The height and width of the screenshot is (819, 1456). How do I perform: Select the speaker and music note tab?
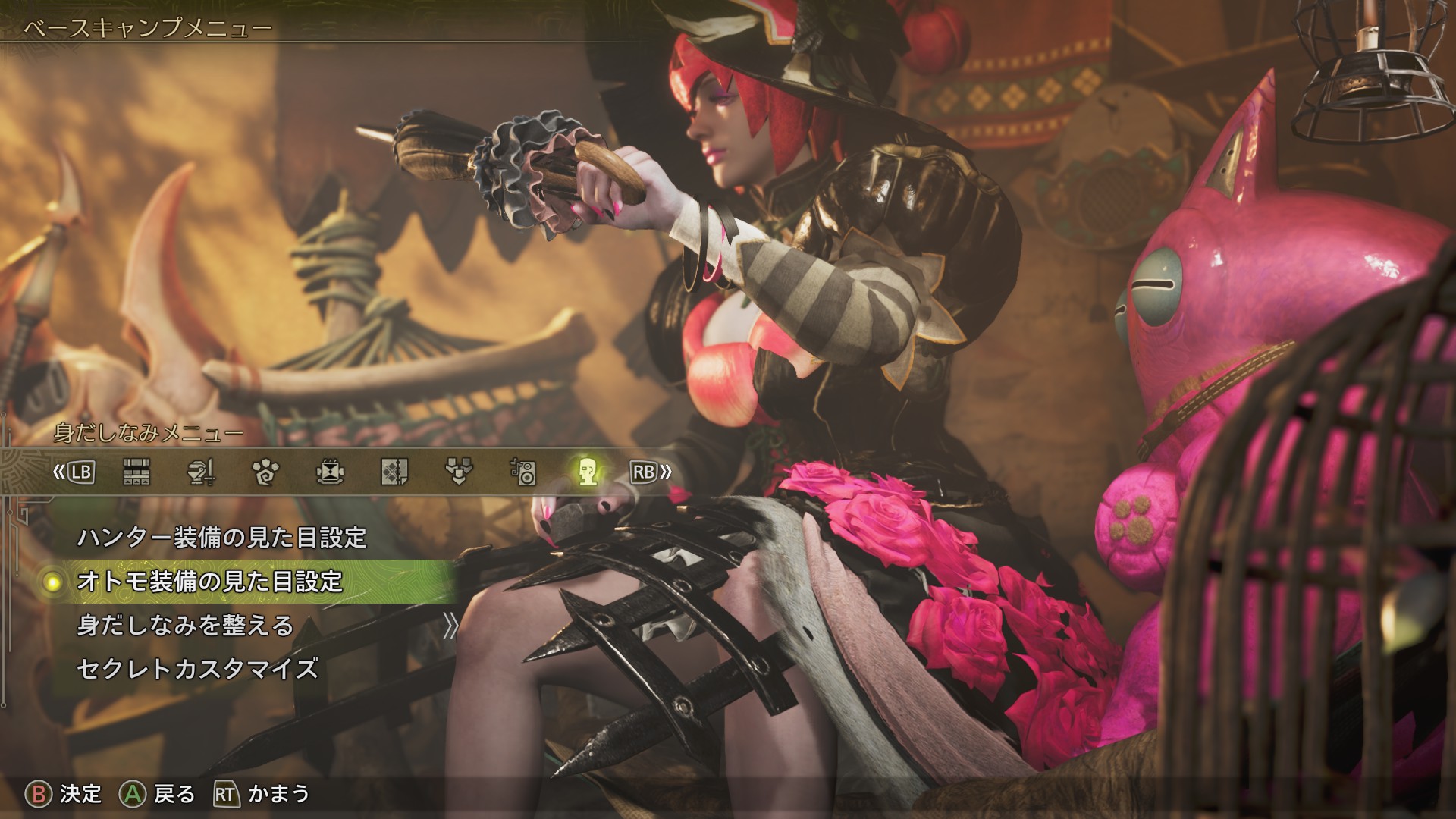point(523,472)
